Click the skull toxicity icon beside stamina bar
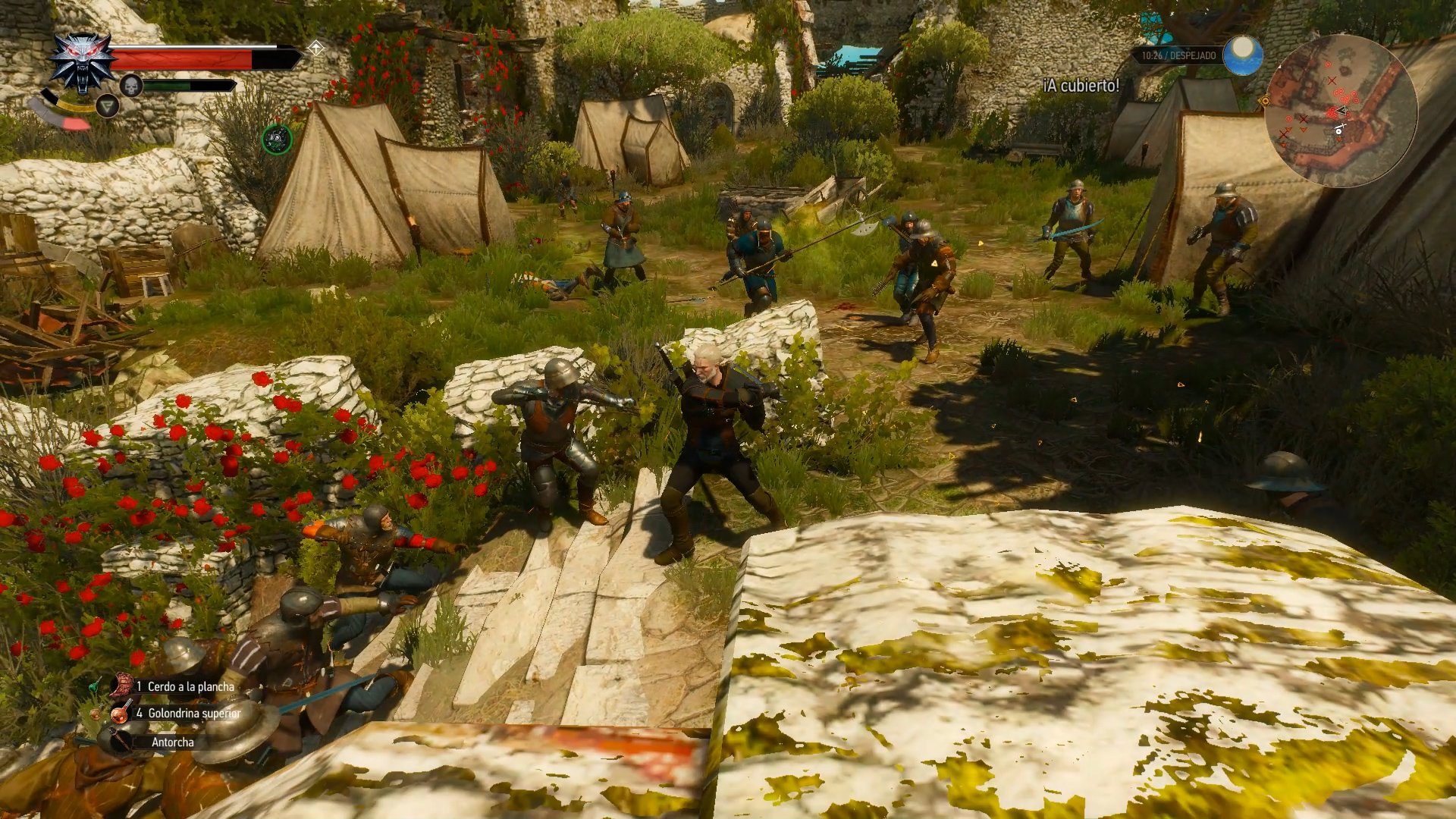Screen dimensions: 1456x819 click(131, 85)
